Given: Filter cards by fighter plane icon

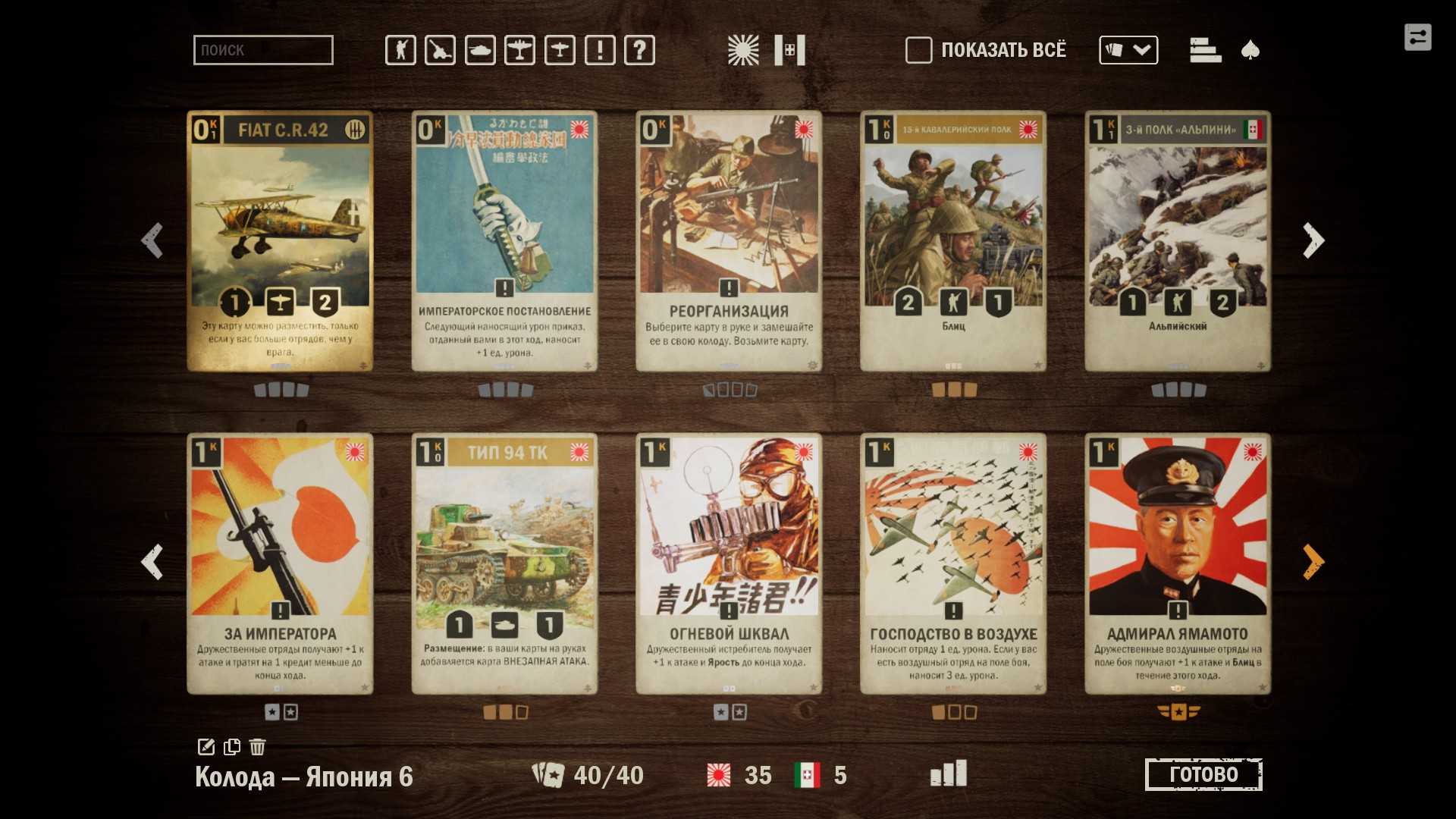Looking at the screenshot, I should click(x=519, y=50).
